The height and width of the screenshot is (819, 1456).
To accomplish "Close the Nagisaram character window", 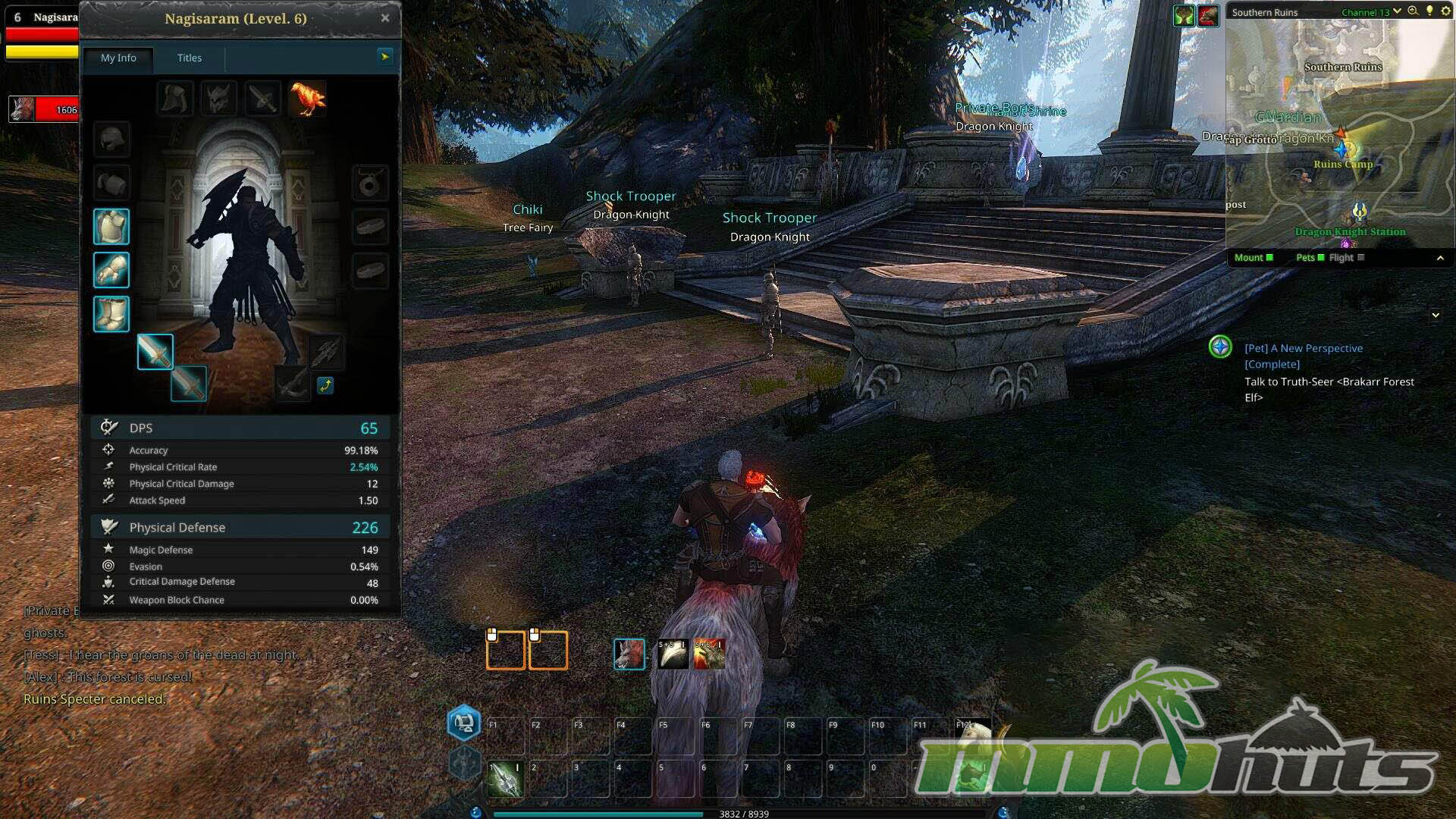I will (385, 18).
